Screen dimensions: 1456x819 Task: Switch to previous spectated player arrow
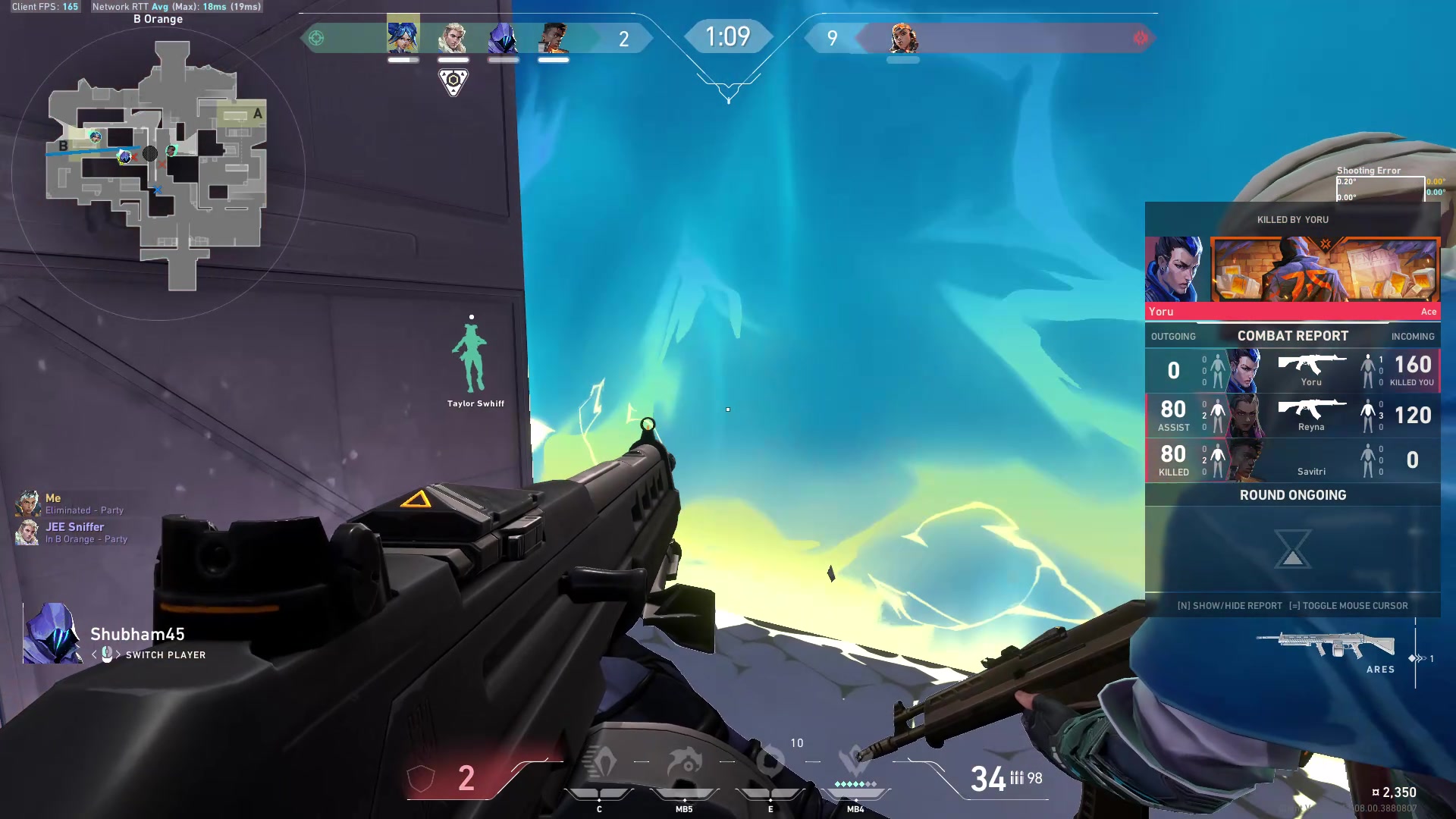tap(94, 654)
